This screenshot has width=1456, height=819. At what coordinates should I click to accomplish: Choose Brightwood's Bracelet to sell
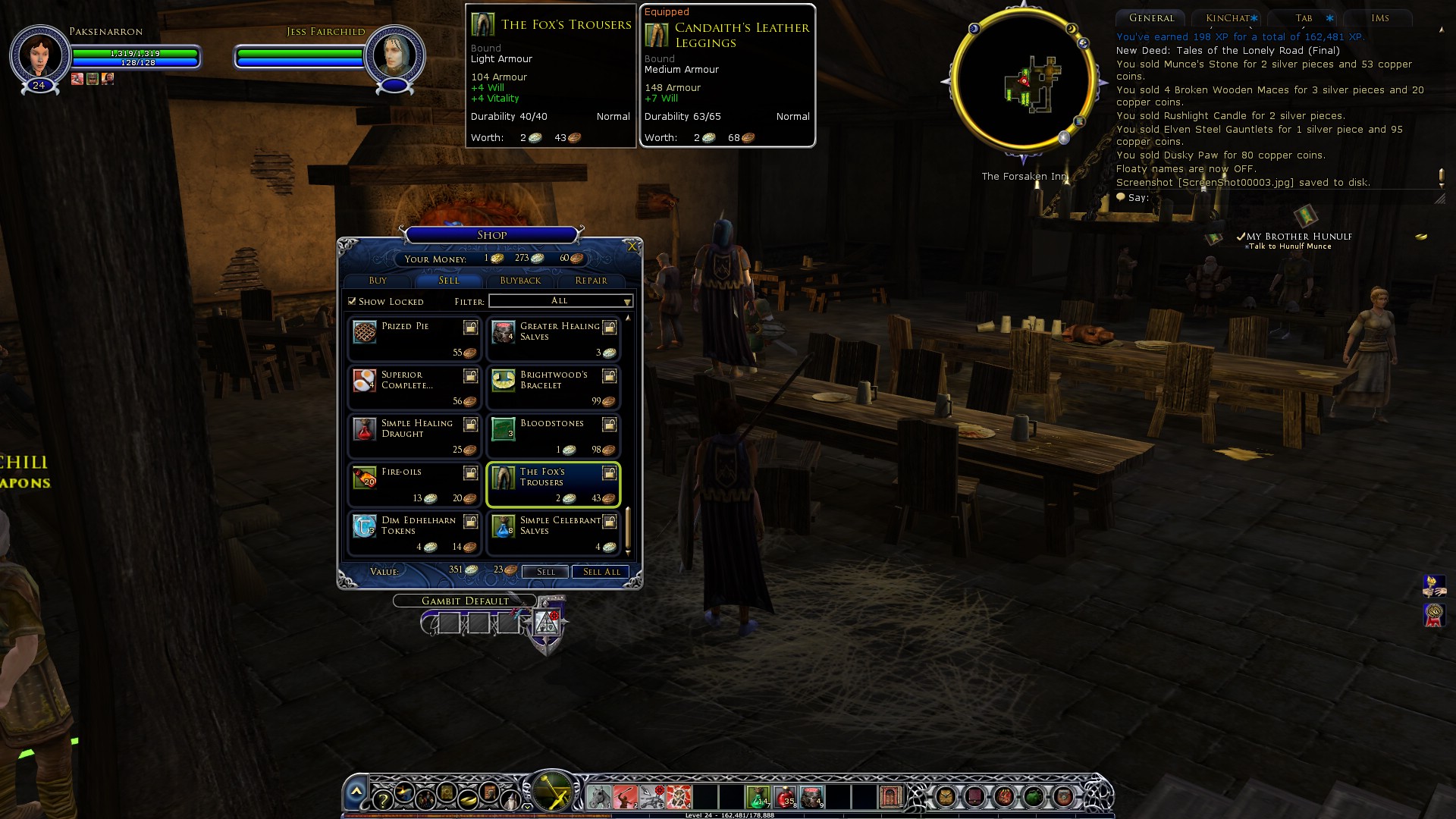pos(554,388)
